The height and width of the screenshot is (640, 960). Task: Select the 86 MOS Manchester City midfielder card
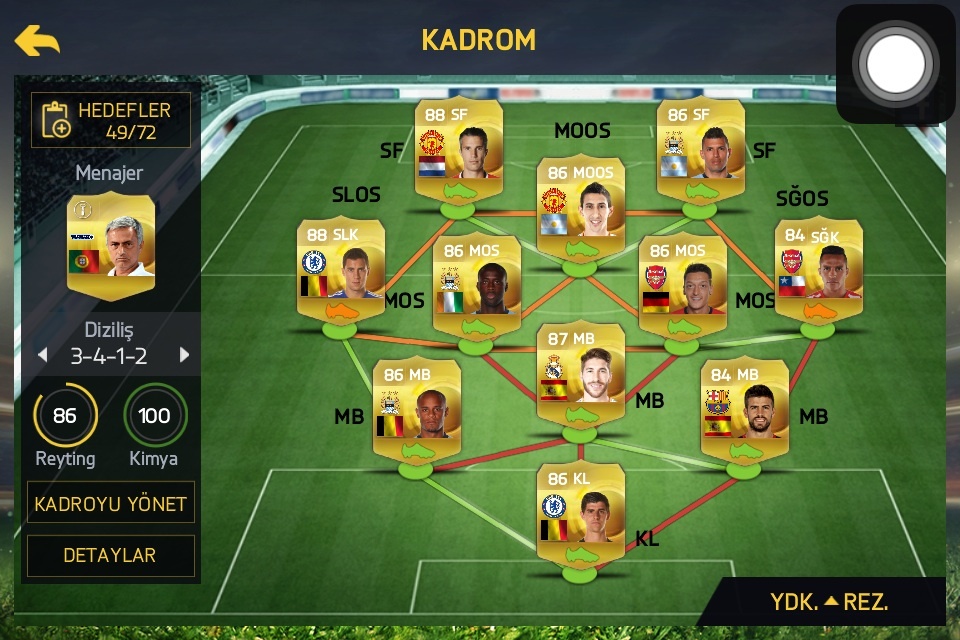476,286
